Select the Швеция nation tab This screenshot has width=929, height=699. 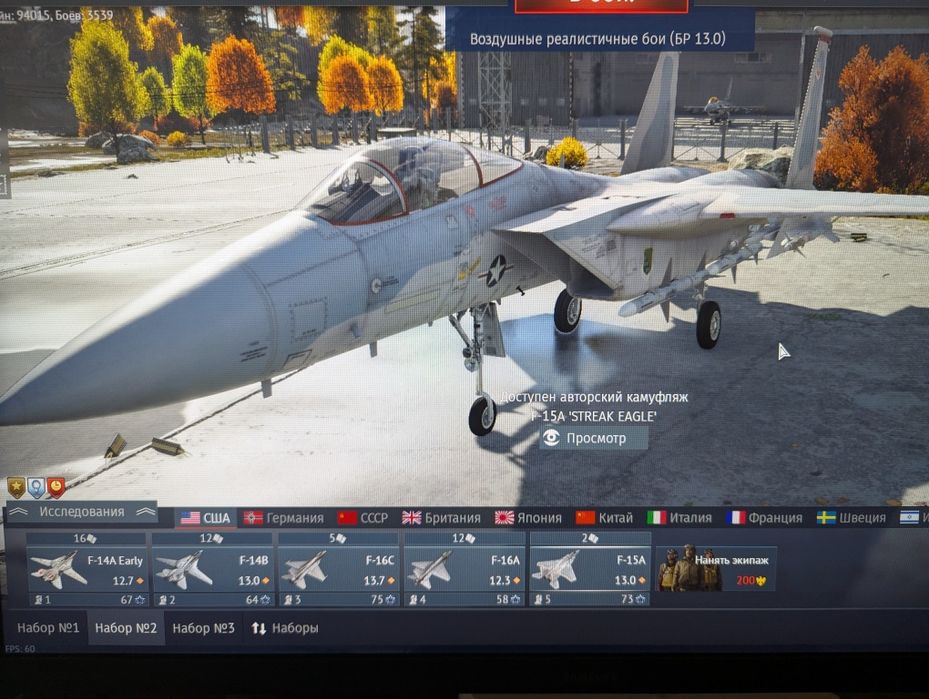point(851,518)
